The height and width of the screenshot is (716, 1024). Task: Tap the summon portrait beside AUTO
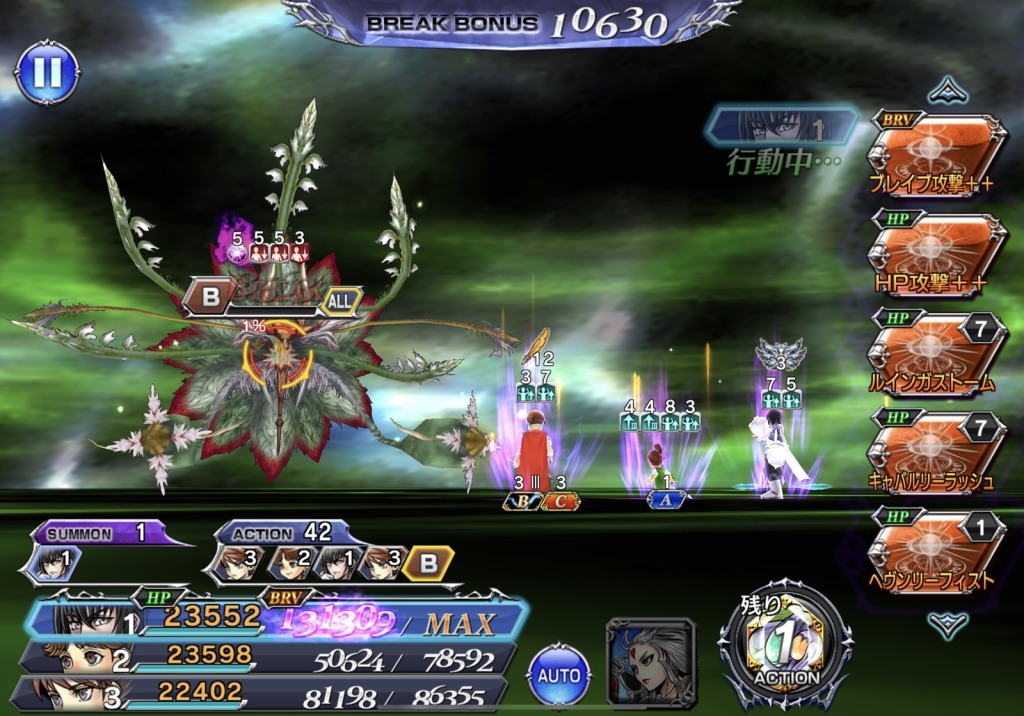[651, 663]
